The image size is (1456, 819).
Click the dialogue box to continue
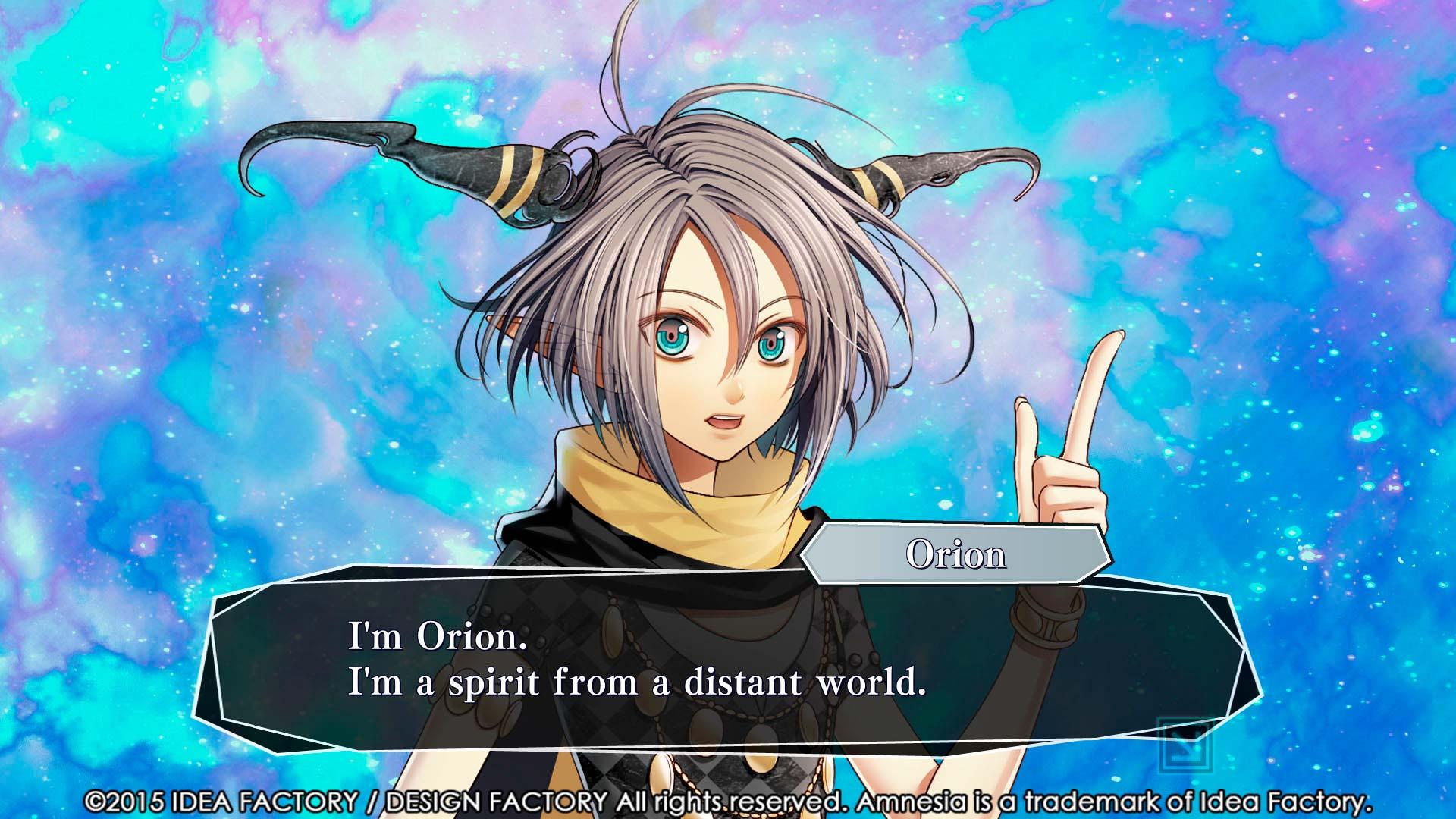pos(728,661)
